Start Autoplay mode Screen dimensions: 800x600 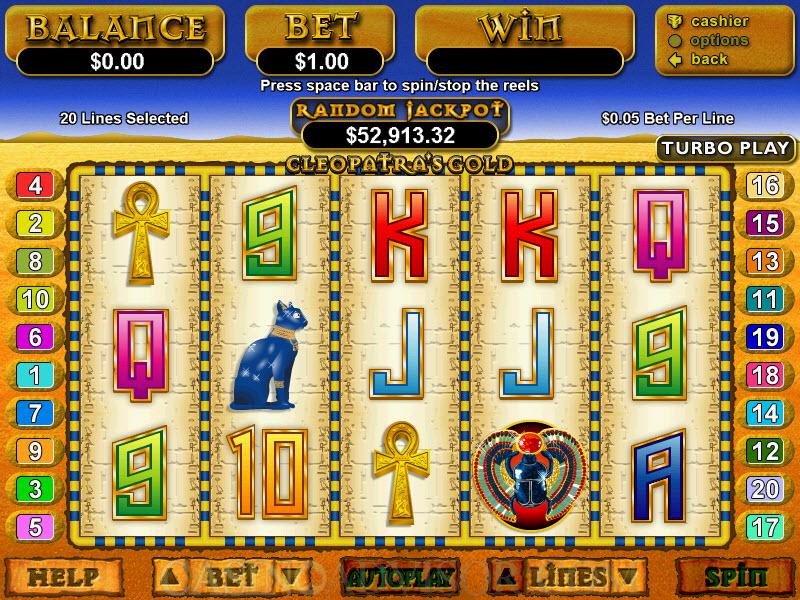(400, 577)
